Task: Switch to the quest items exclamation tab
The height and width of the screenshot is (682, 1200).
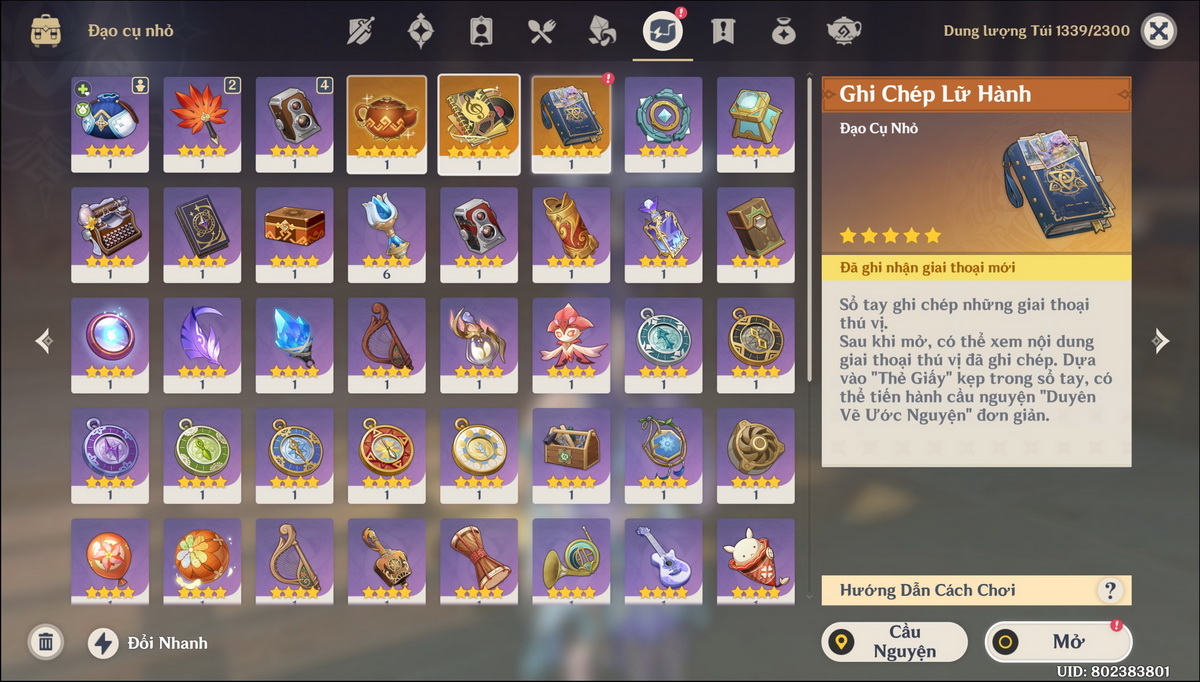Action: pos(722,31)
